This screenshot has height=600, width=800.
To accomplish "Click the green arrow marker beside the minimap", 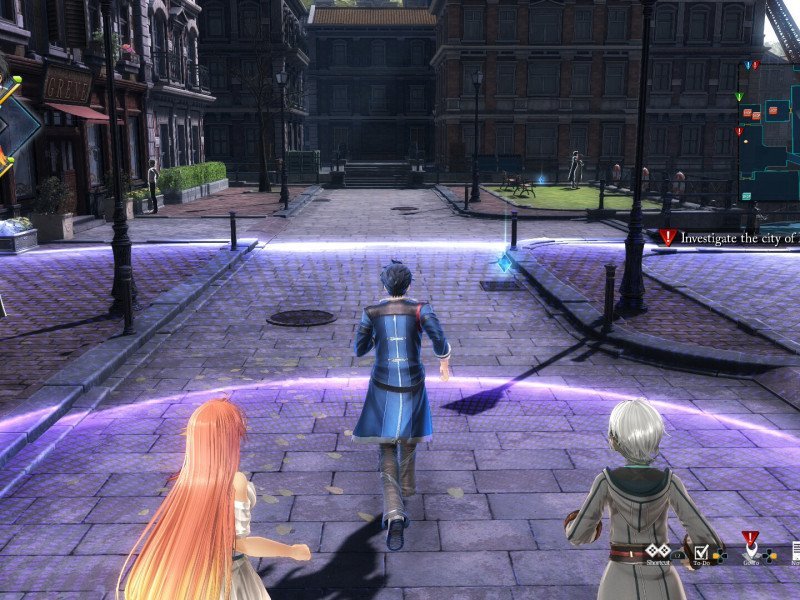I will point(739,97).
